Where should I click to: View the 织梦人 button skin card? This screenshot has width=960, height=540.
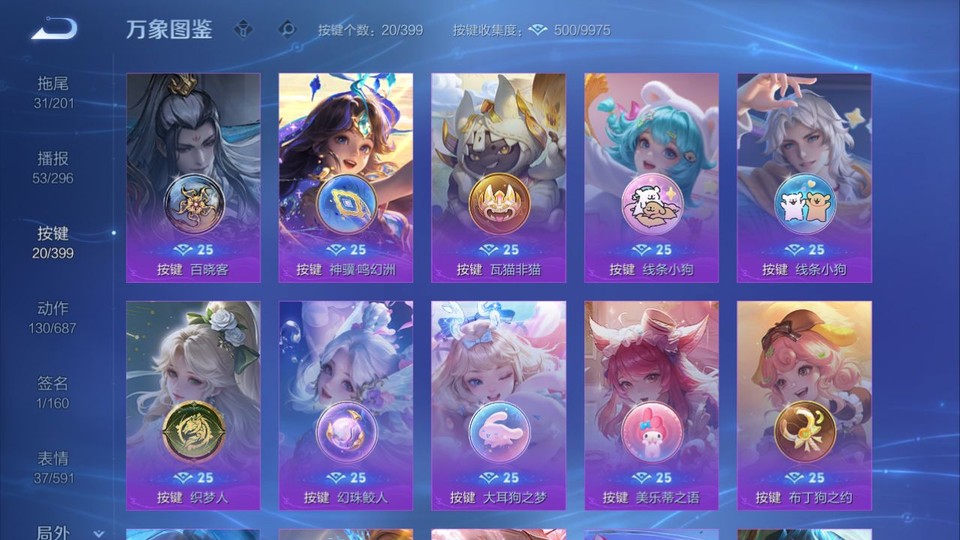[193, 405]
